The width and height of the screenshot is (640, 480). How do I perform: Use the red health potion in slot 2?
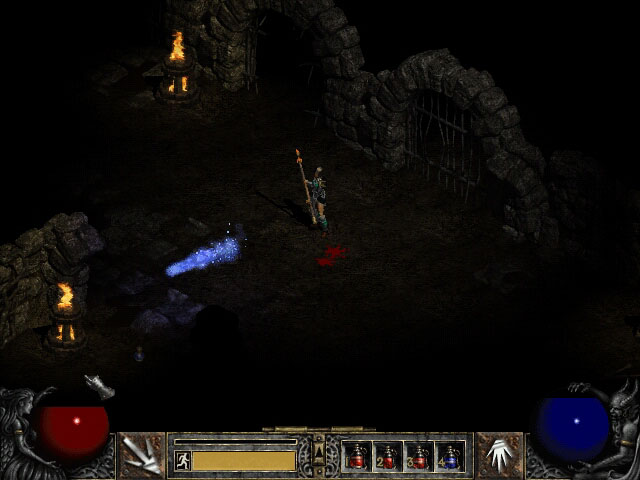tap(388, 457)
